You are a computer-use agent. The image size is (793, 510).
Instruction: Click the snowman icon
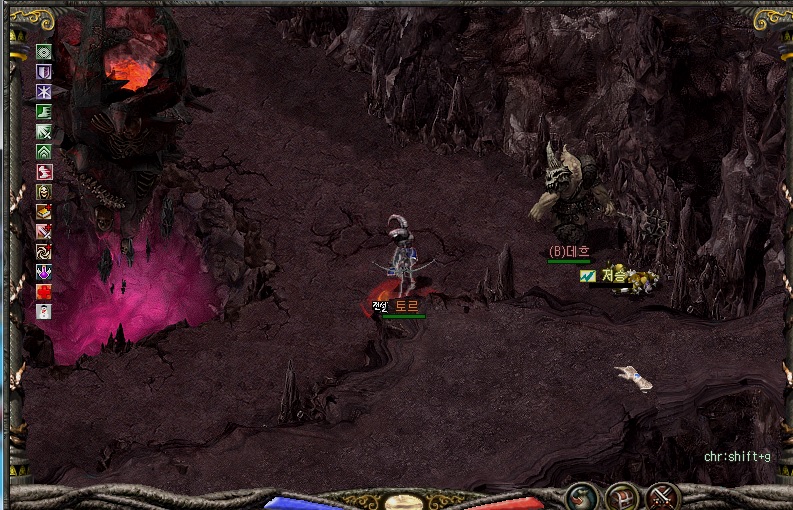44,311
